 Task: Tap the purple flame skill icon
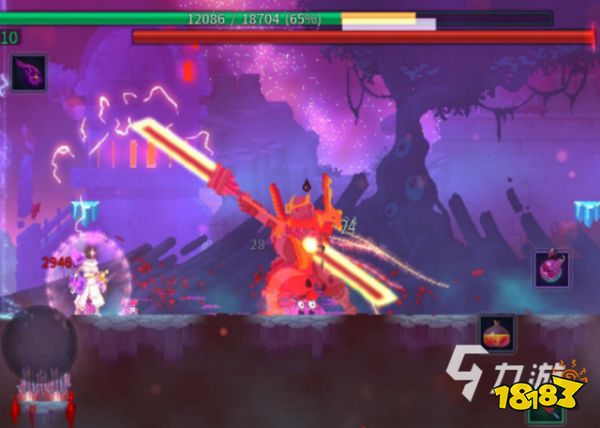(x=29, y=72)
